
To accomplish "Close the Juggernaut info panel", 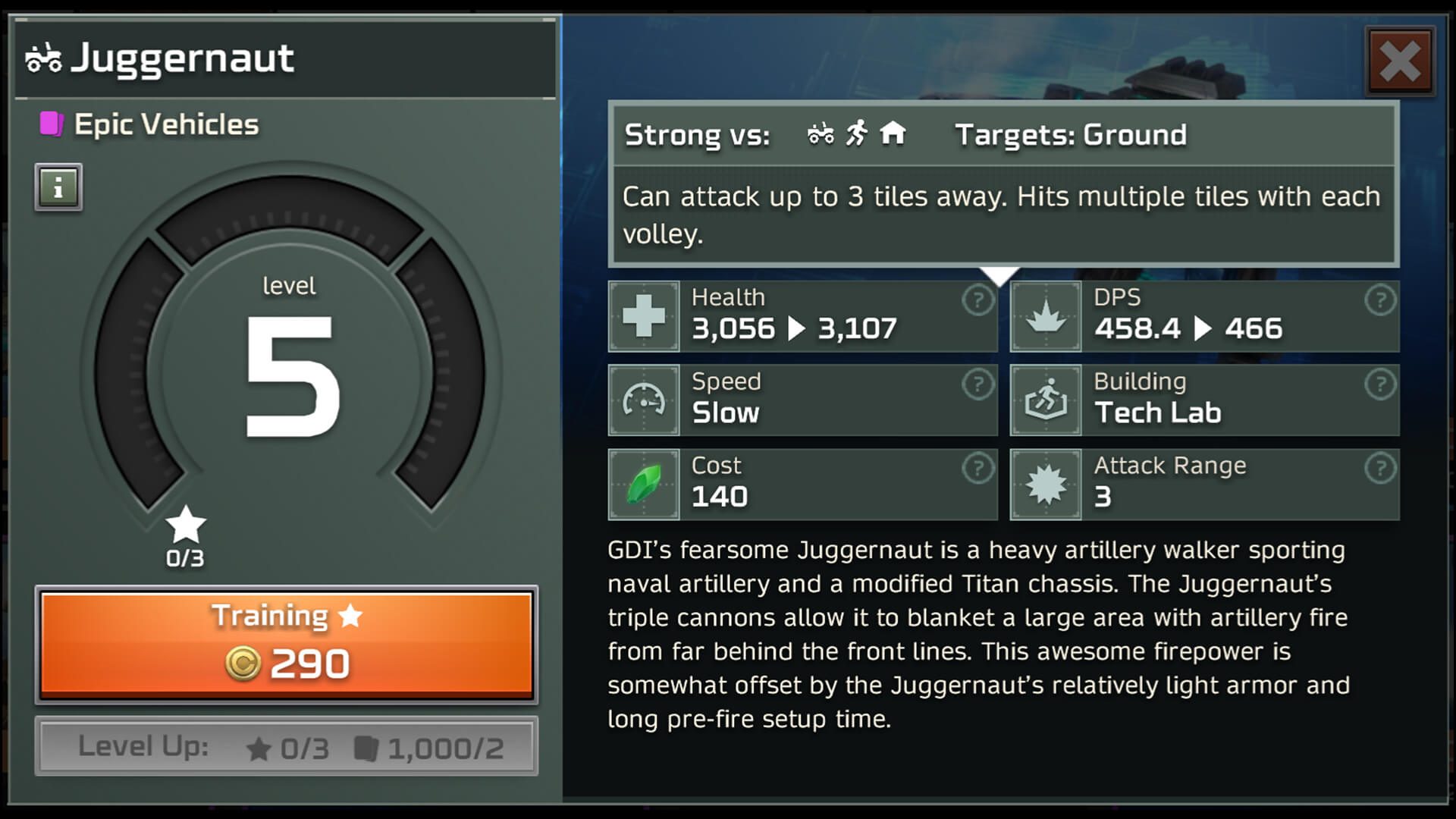I will [x=1400, y=61].
